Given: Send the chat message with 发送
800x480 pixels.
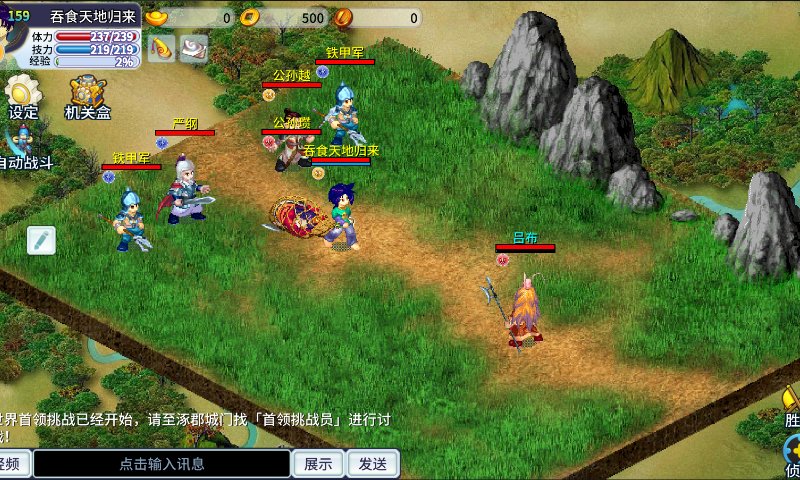Looking at the screenshot, I should pos(373,464).
